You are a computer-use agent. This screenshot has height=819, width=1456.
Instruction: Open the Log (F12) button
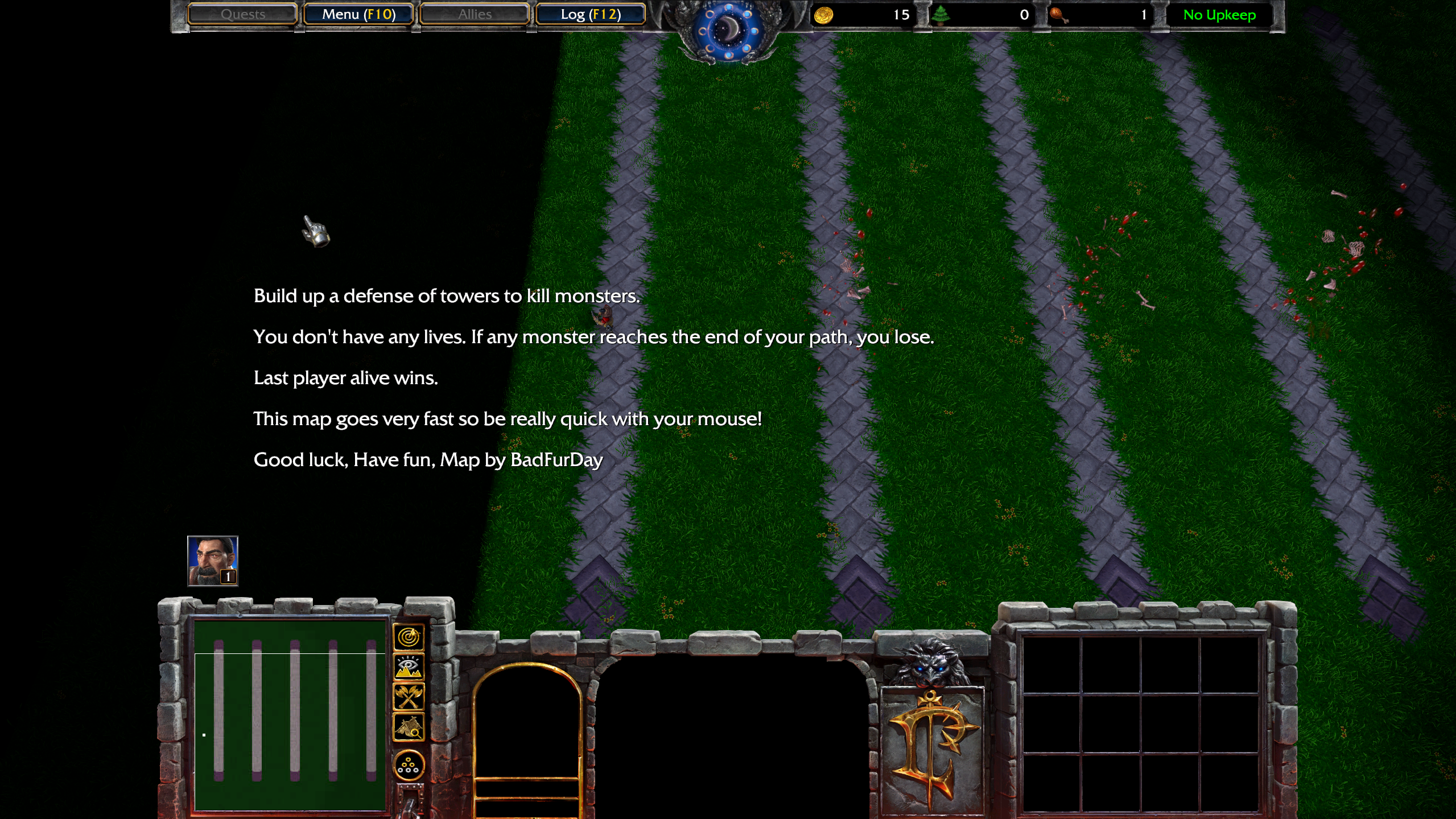[591, 14]
